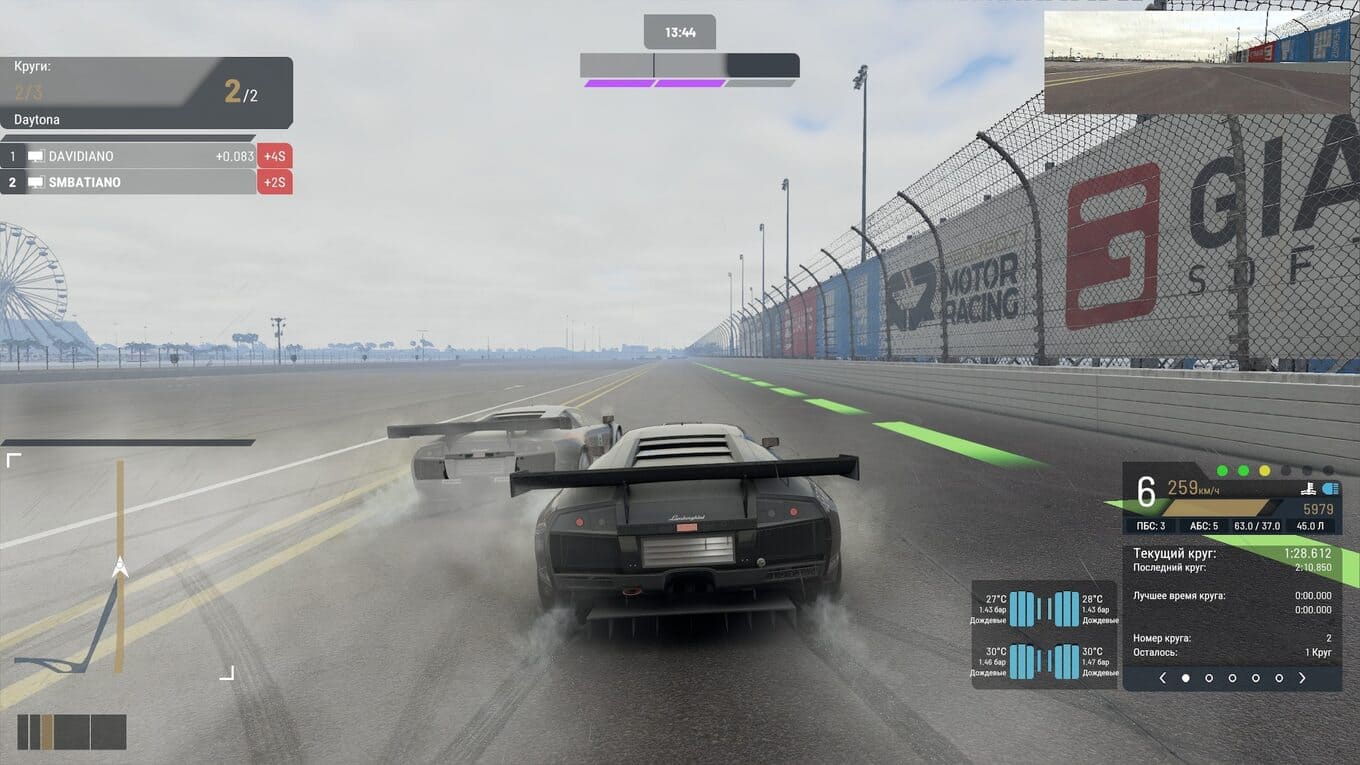Click the rear-view mirror display
The height and width of the screenshot is (765, 1360).
click(x=1197, y=62)
